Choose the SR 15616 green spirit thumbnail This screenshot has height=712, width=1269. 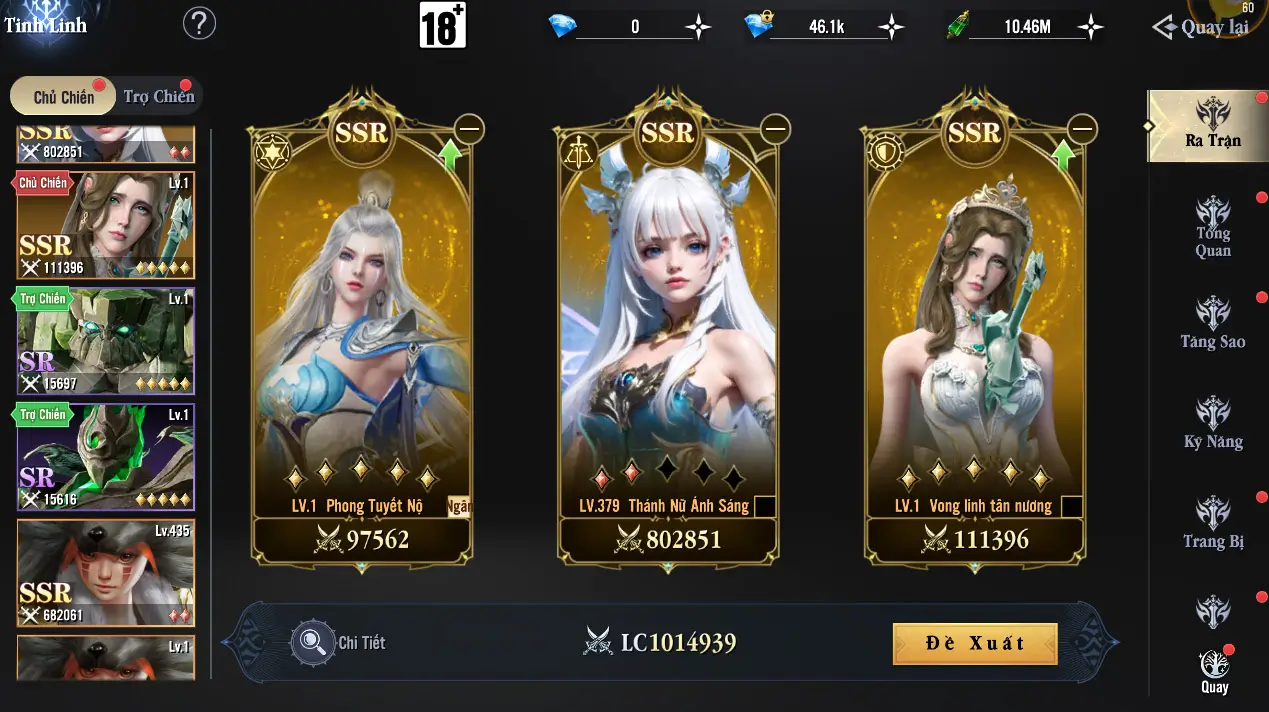105,457
